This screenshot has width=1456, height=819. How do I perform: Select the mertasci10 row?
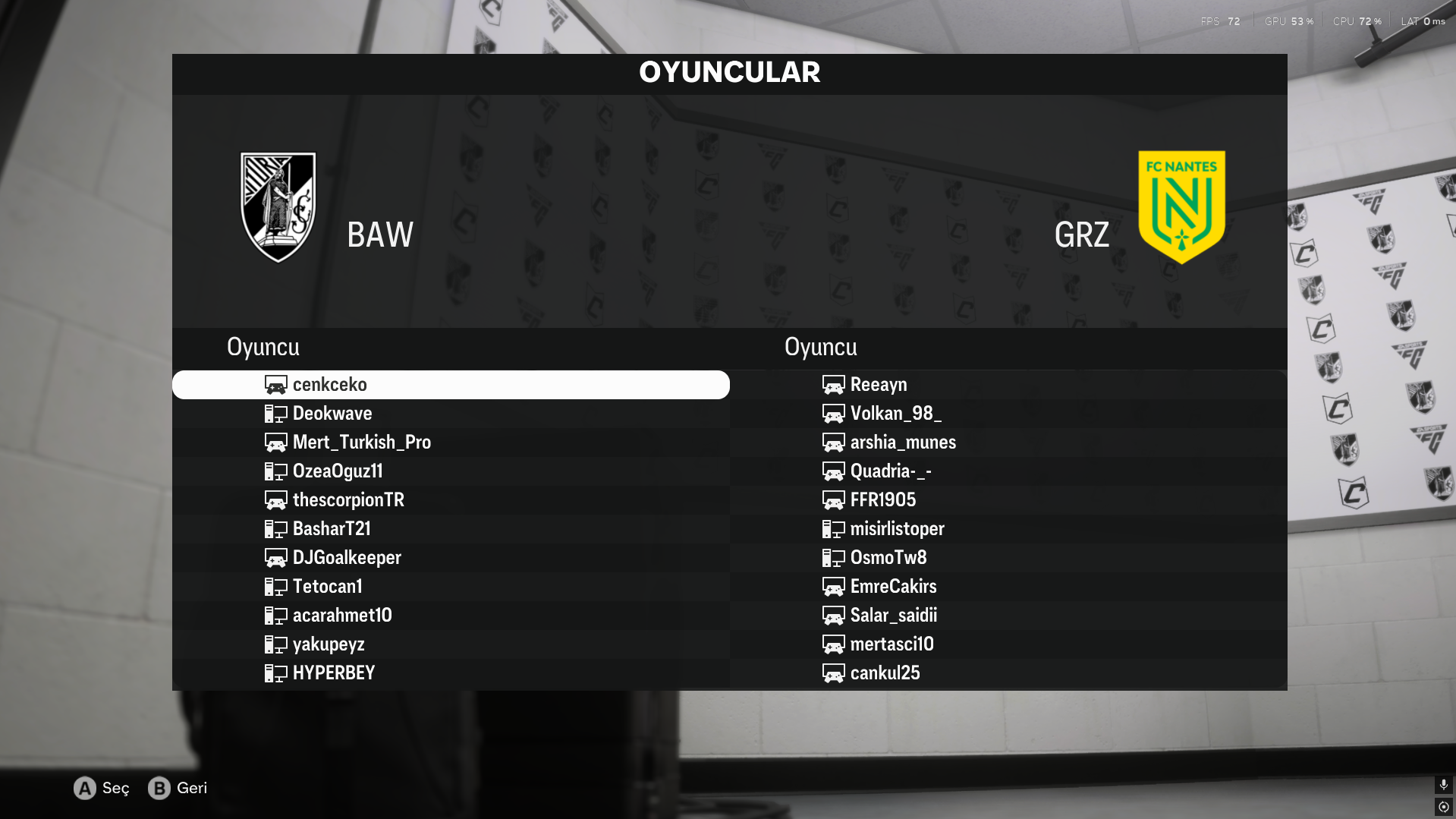click(892, 644)
